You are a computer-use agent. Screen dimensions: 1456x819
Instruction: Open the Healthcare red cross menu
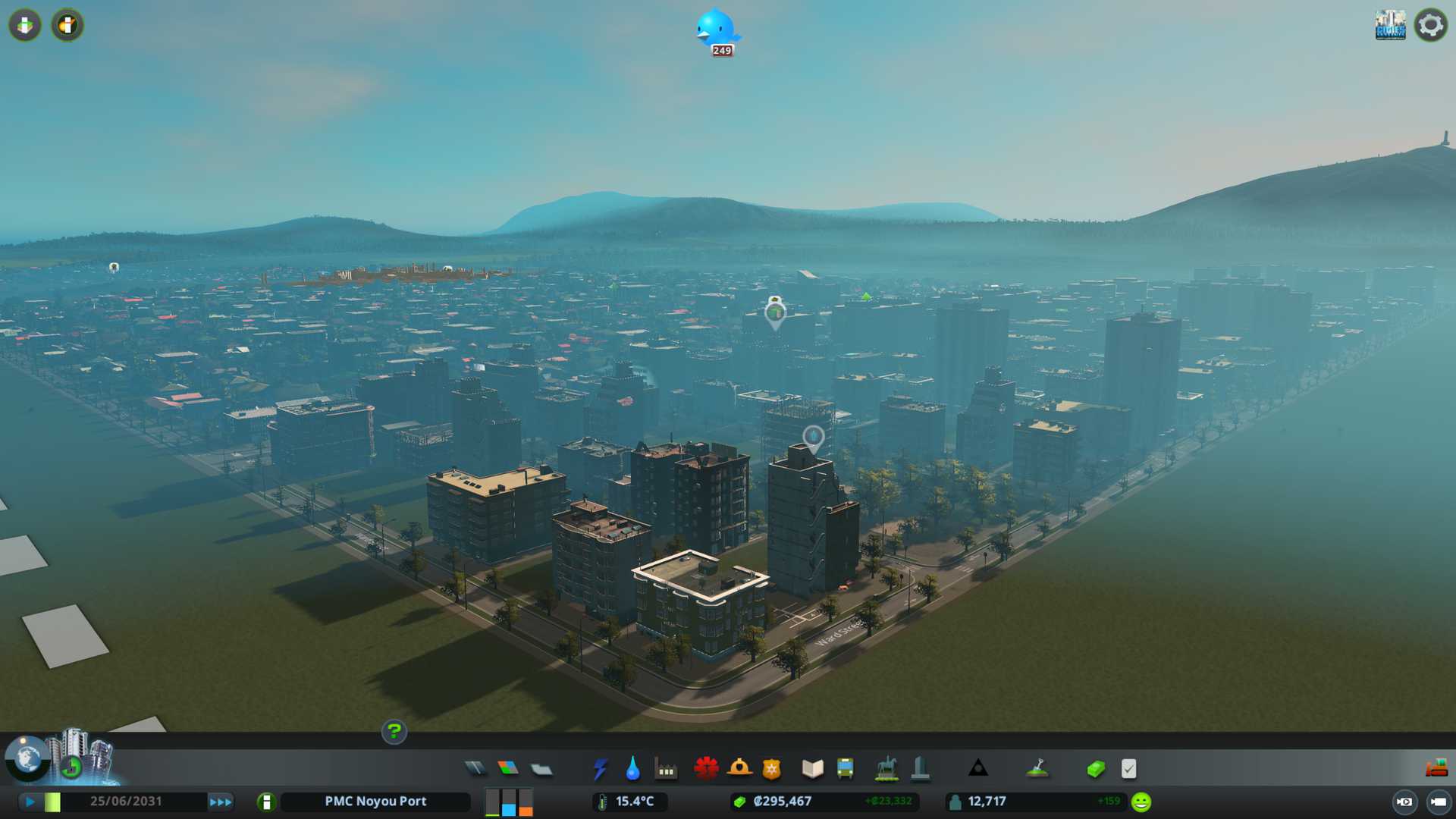tap(706, 769)
